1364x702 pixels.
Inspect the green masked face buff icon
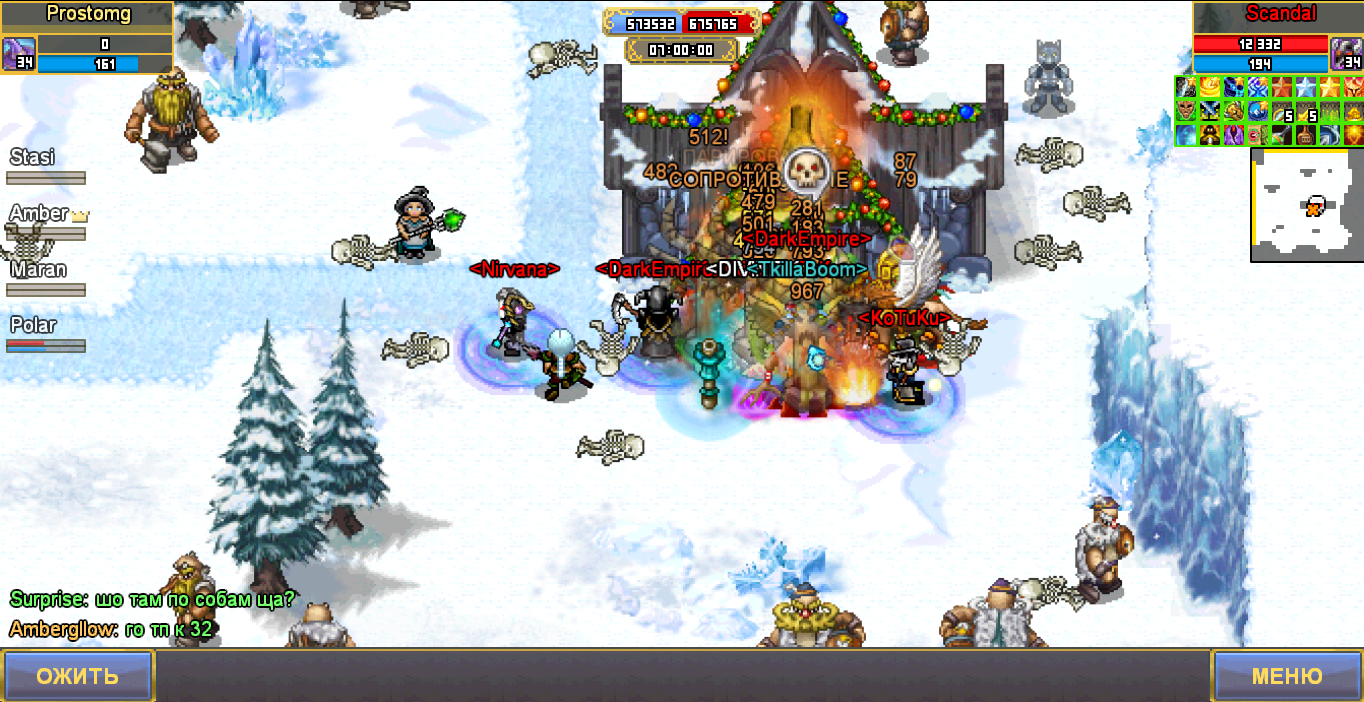(1186, 111)
